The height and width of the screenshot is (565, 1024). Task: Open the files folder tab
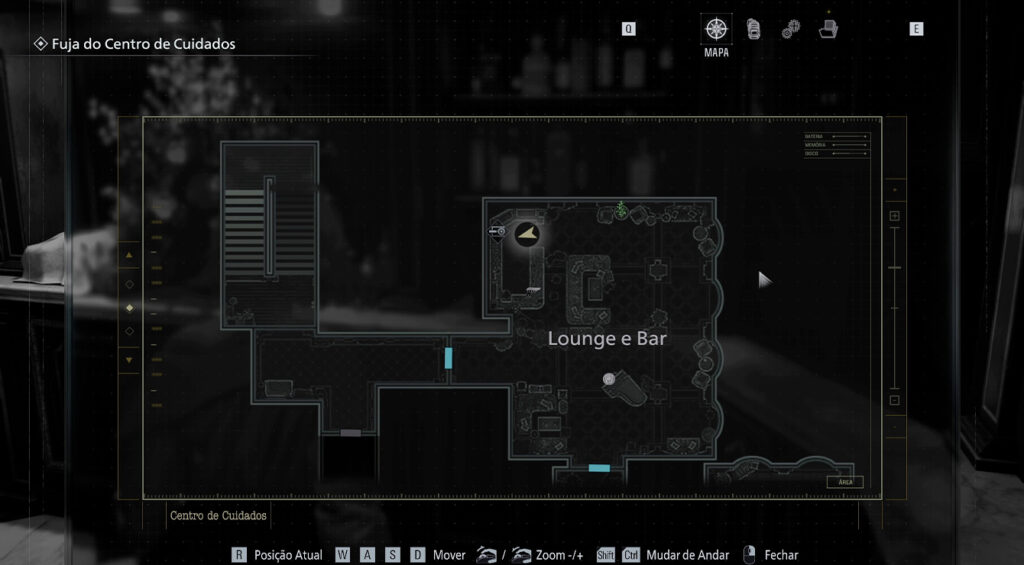(828, 29)
